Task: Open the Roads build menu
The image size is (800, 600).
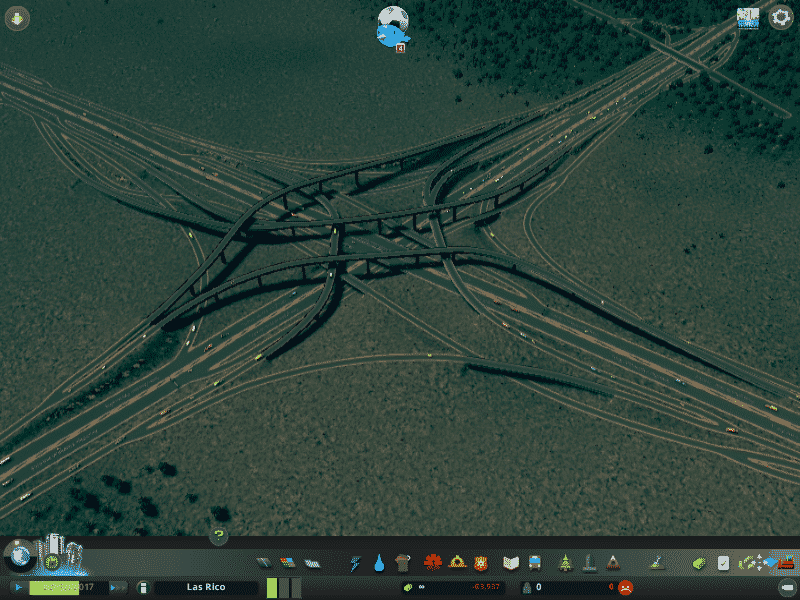Action: tap(263, 563)
